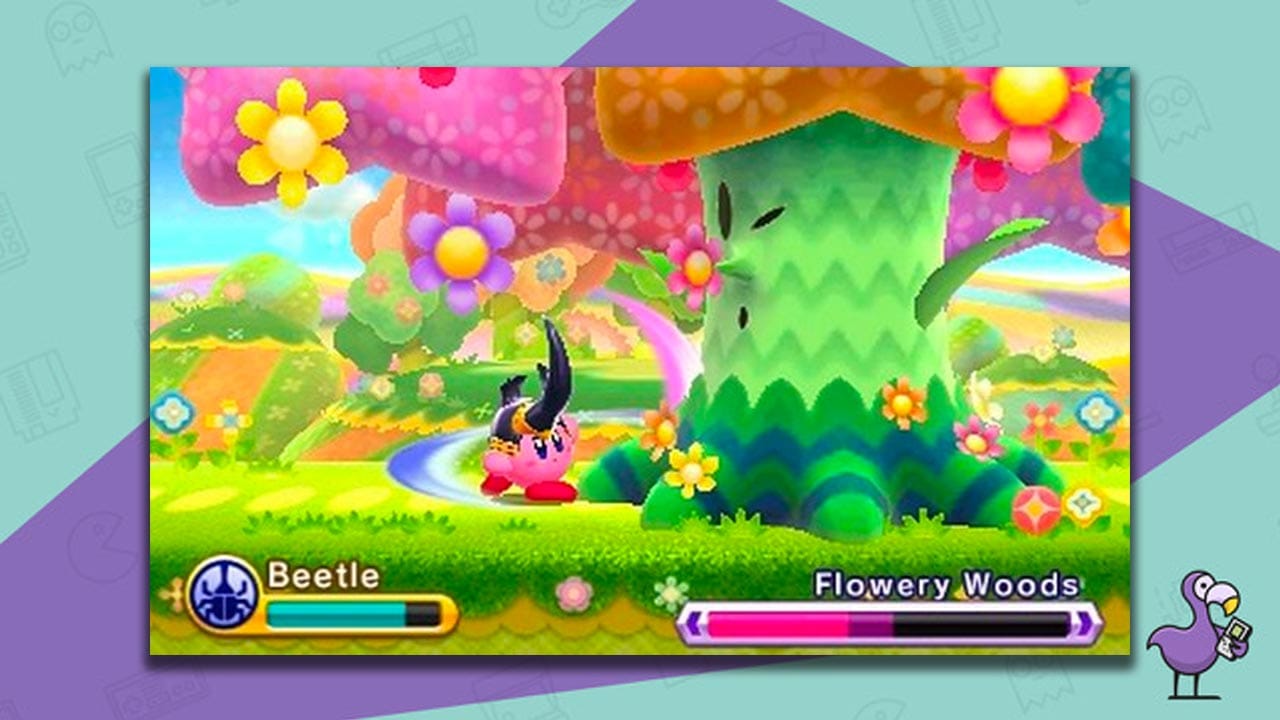Click the blue flower medallion on the left ledge

(x=172, y=411)
